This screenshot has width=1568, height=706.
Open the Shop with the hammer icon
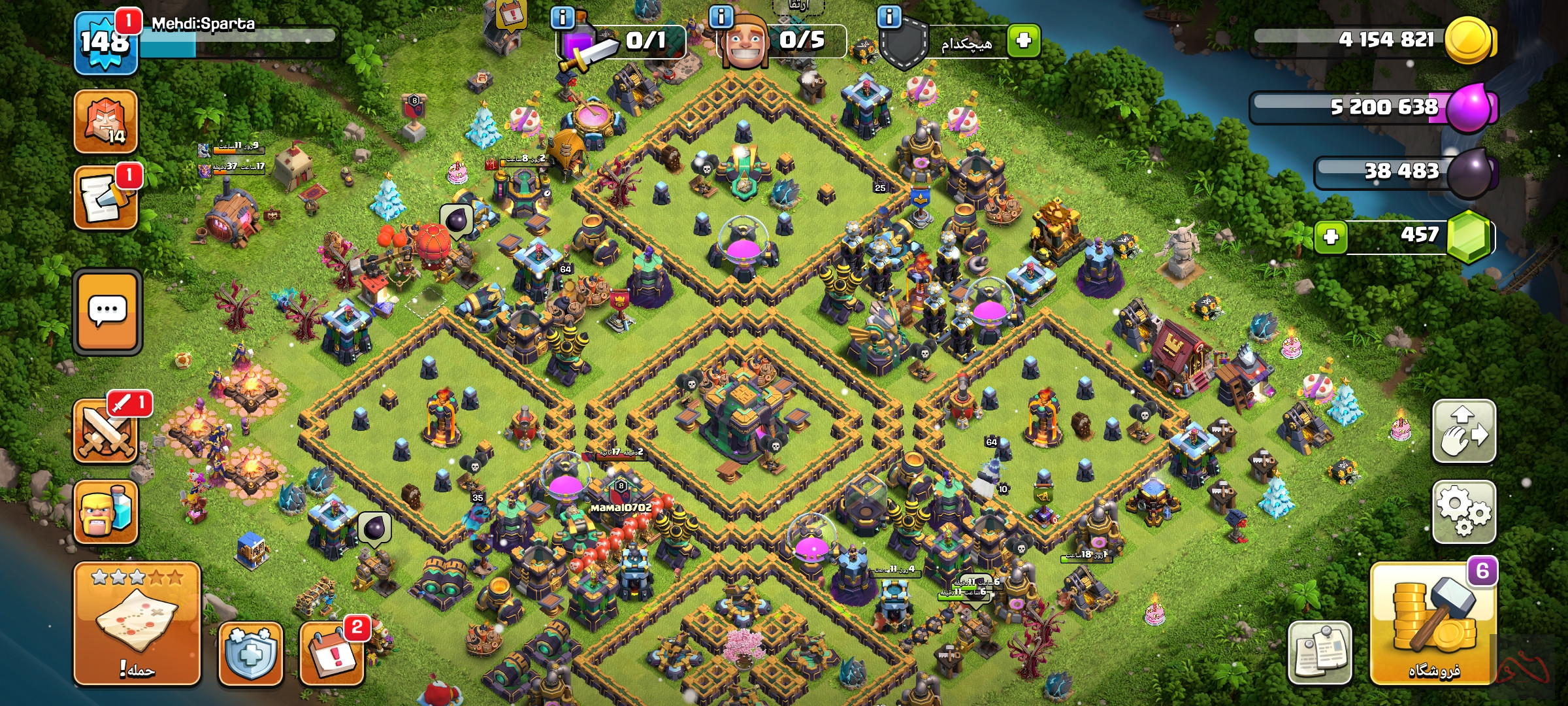tap(1433, 624)
